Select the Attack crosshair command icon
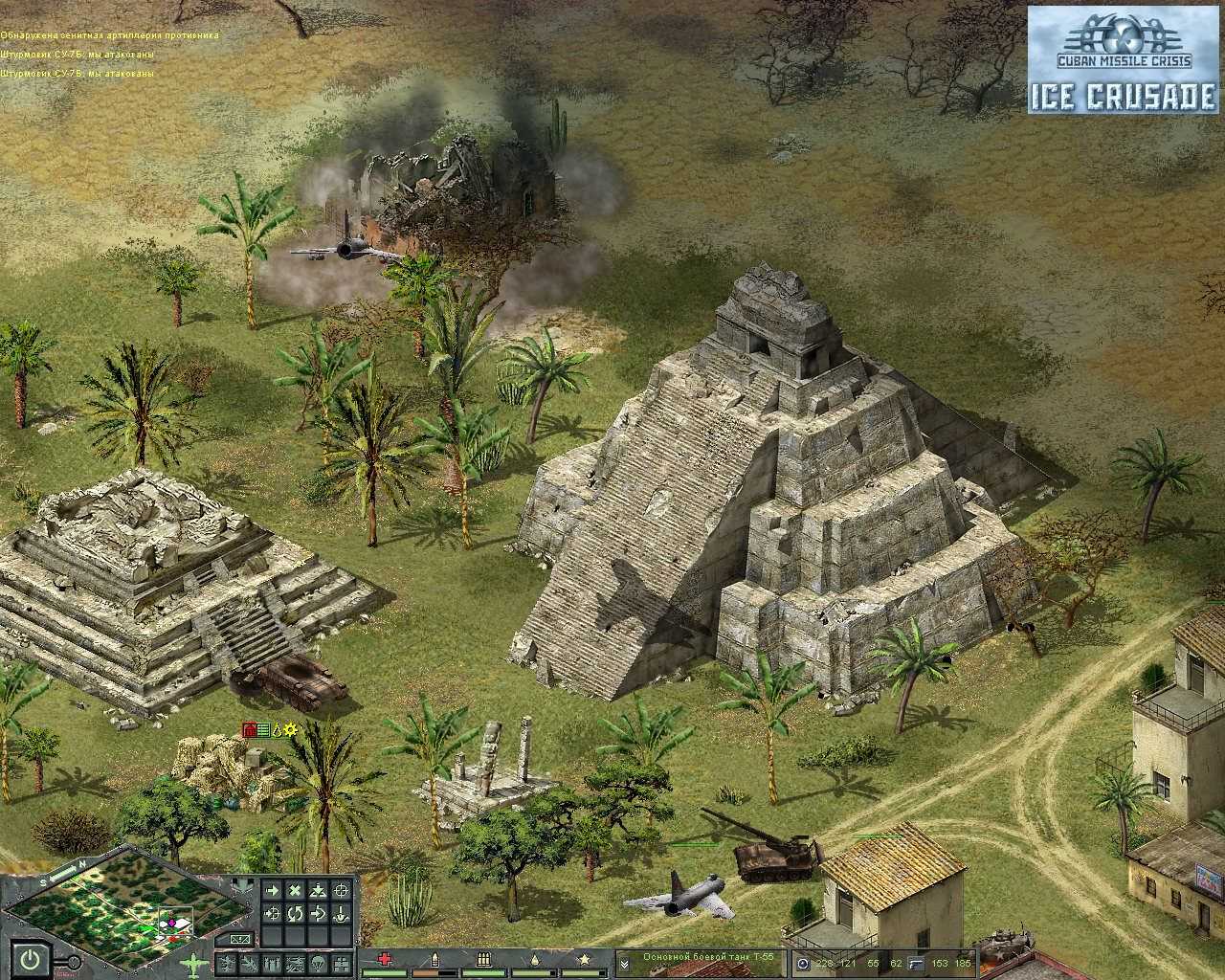The height and width of the screenshot is (980, 1225). click(x=341, y=890)
